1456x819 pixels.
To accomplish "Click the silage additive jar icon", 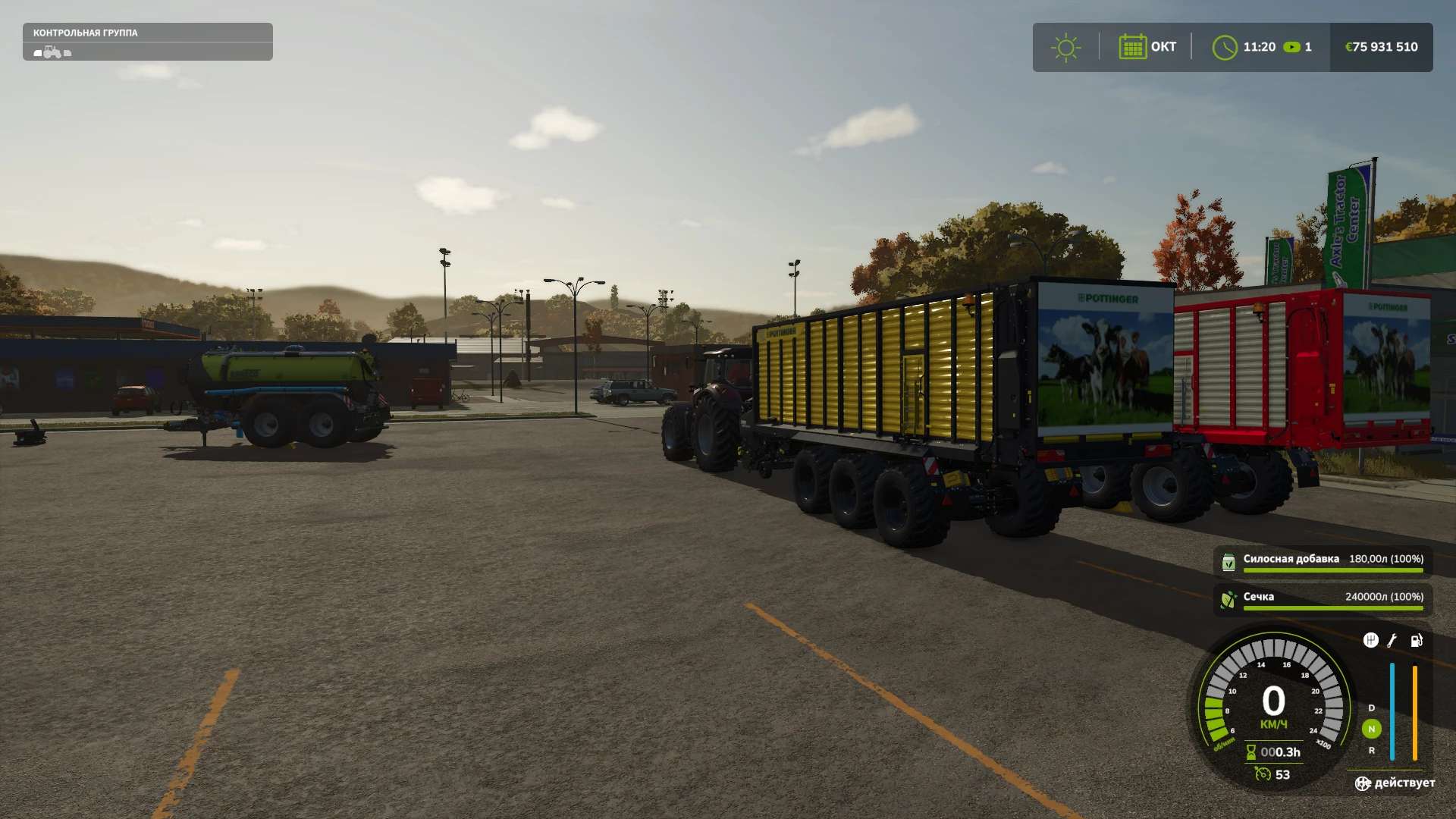I will [x=1228, y=563].
